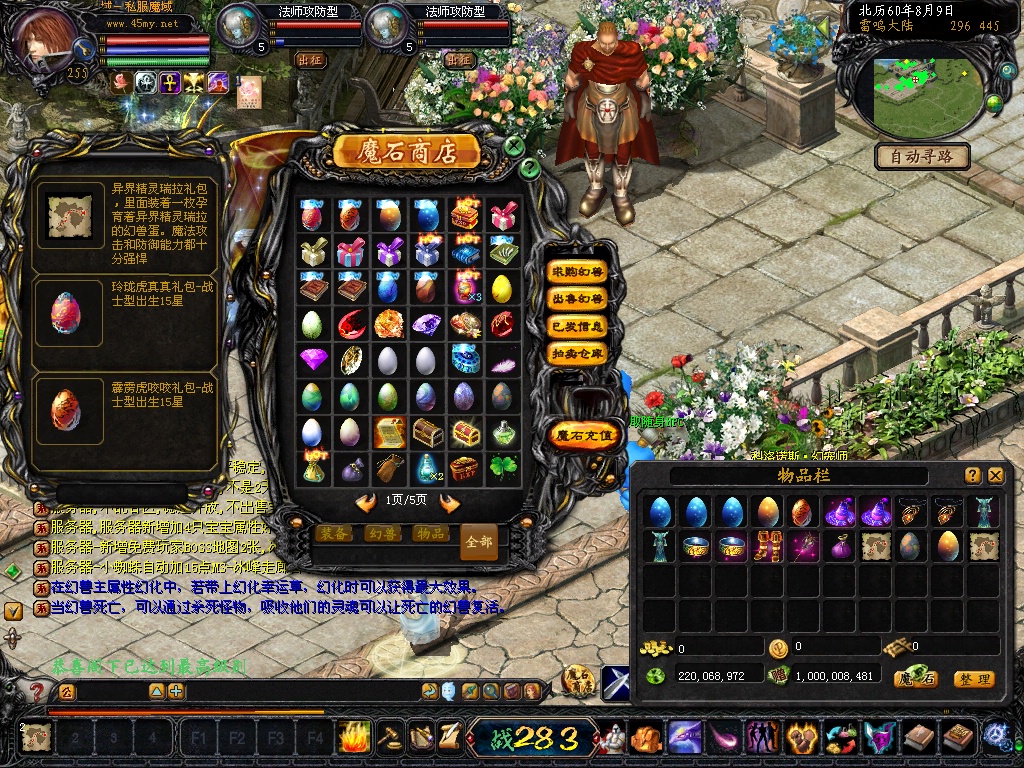The width and height of the screenshot is (1024, 768).
Task: Click the 魔石 button in inventory
Action: (x=916, y=679)
